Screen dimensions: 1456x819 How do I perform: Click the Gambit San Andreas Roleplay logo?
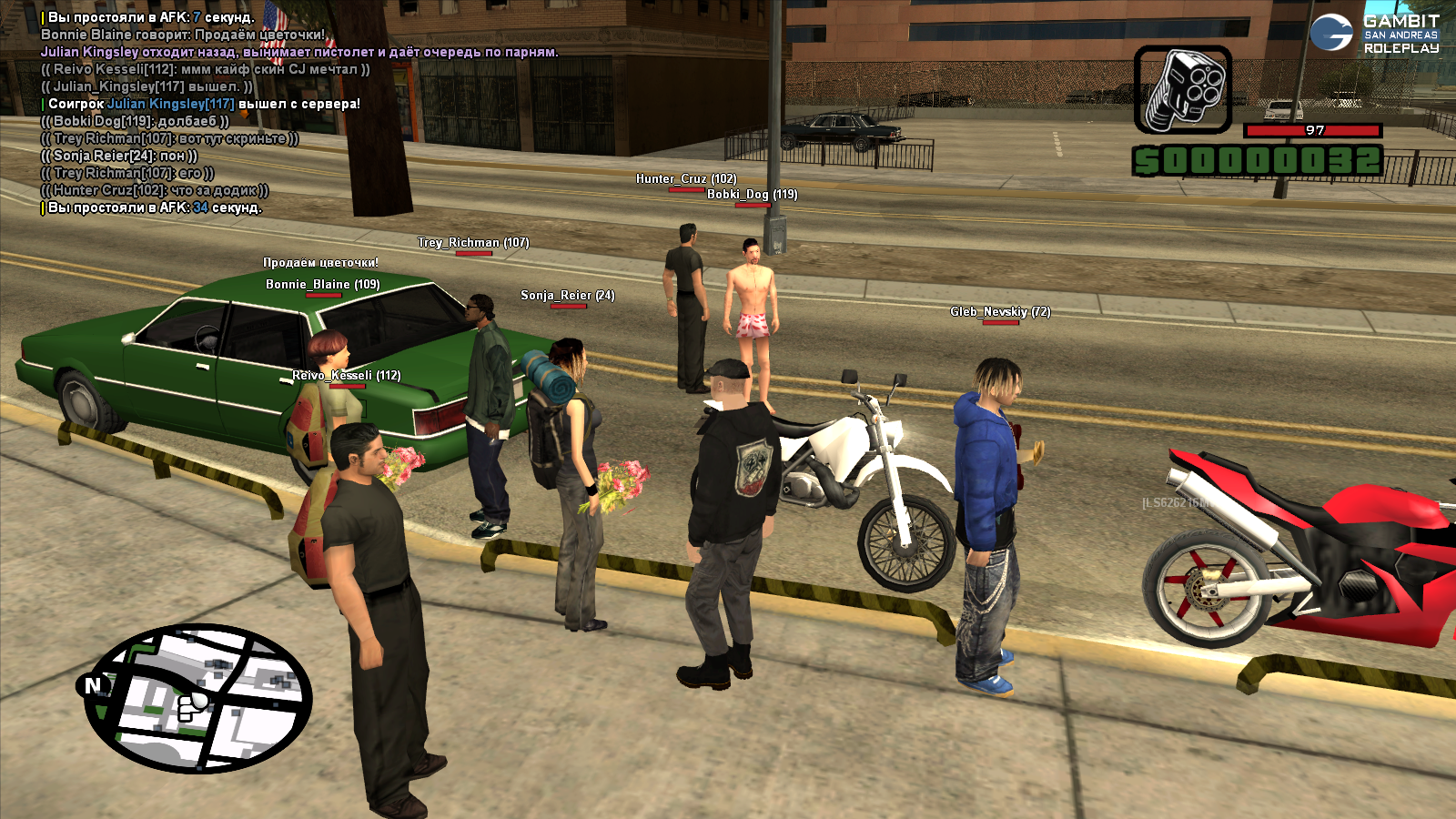pyautogui.click(x=1375, y=34)
